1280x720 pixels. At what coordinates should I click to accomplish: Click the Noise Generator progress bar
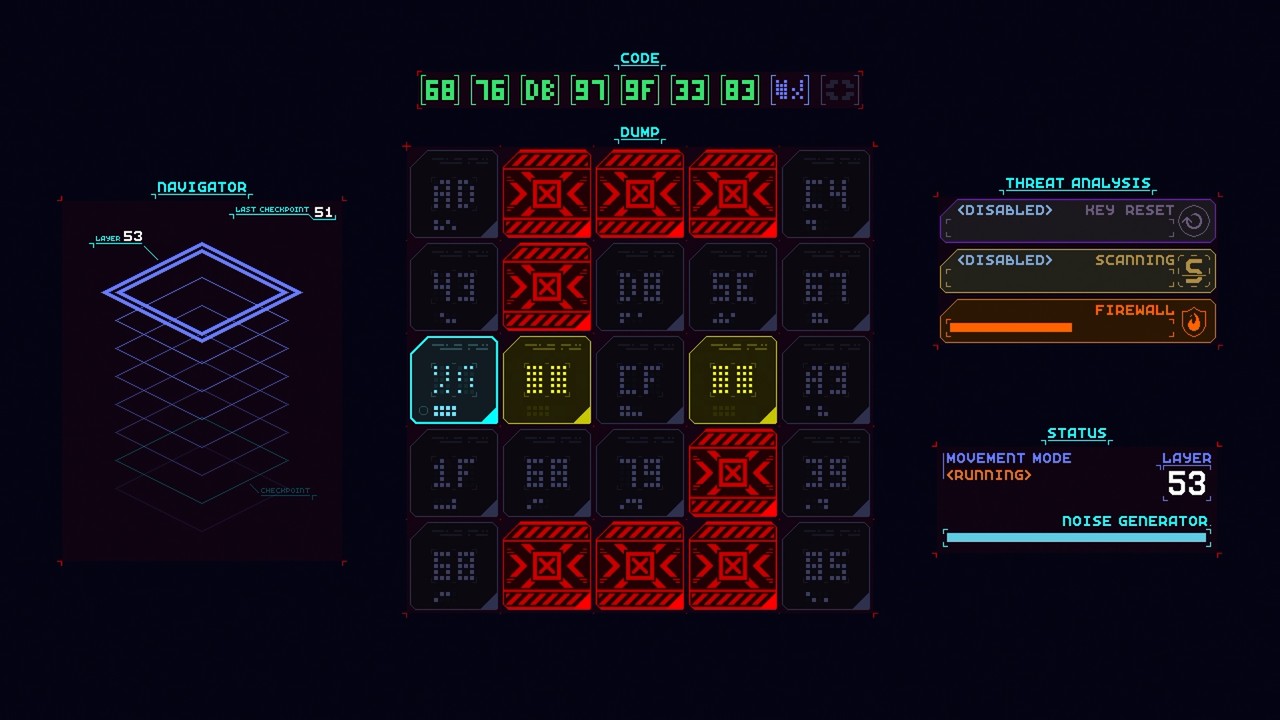point(1077,537)
